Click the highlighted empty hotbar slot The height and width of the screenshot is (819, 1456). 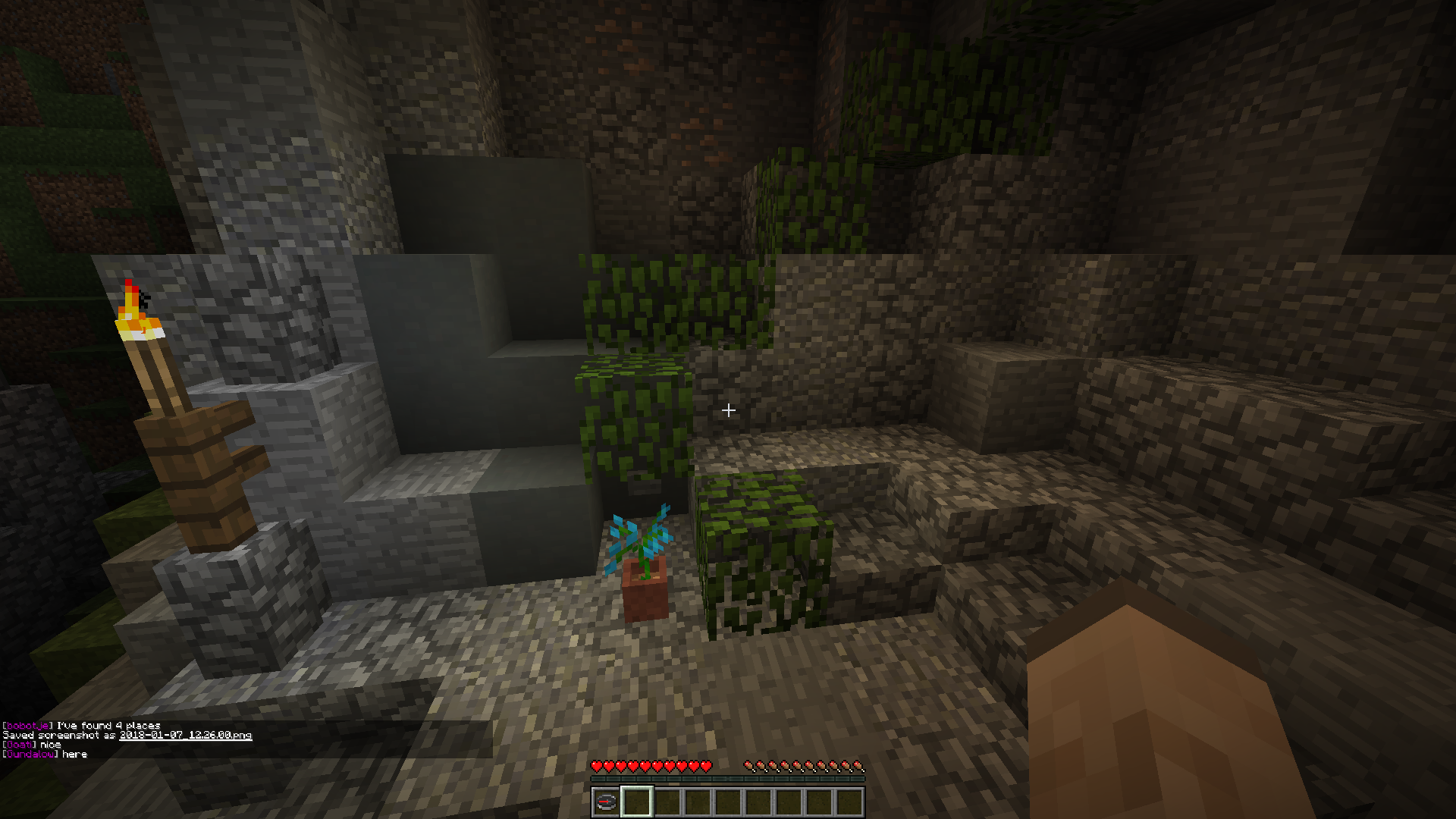click(x=636, y=802)
